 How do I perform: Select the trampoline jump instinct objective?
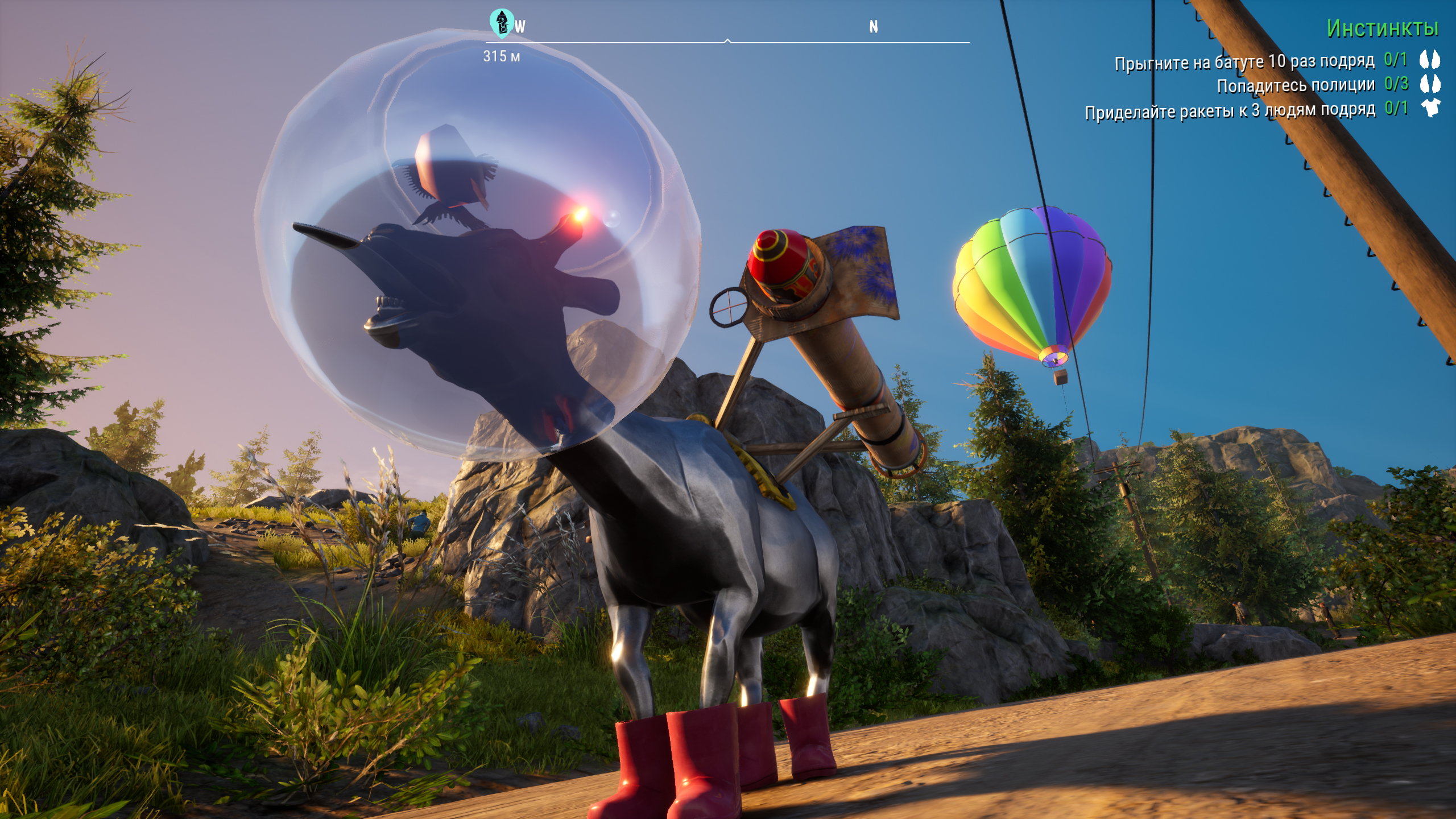tap(1244, 61)
